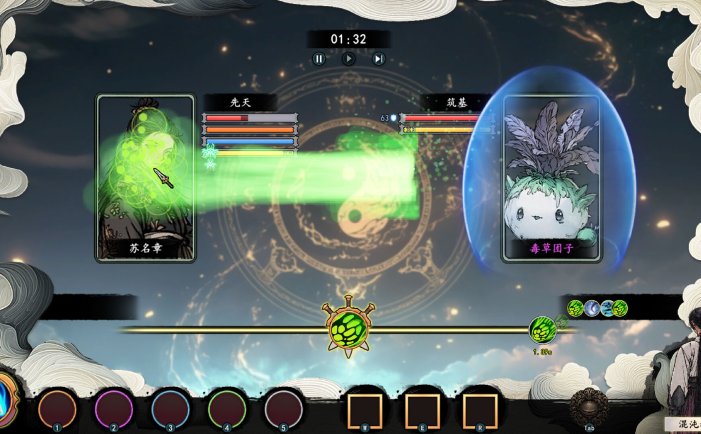Click the square item slot labeled W
Viewport: 701px width, 434px height.
click(363, 410)
